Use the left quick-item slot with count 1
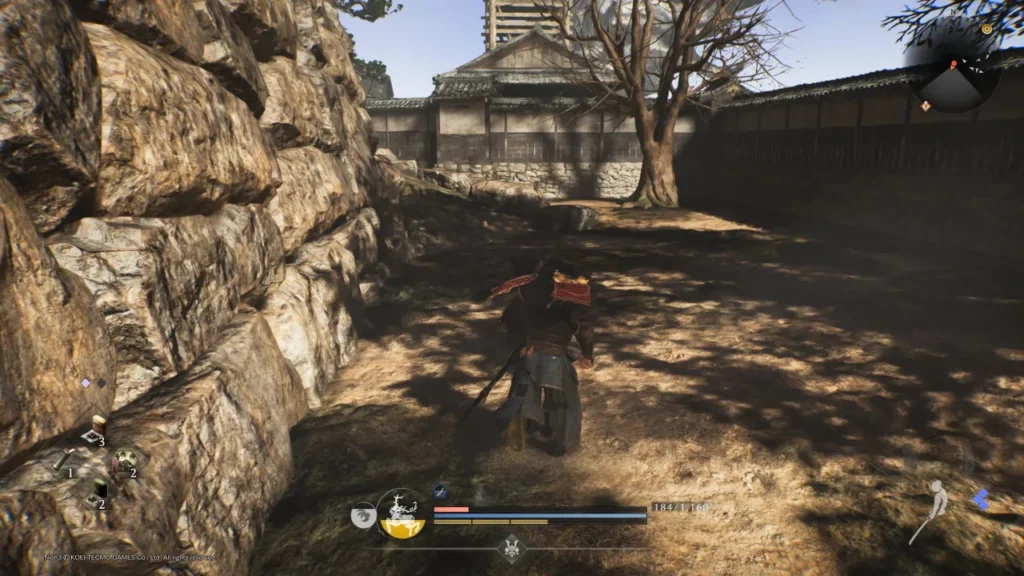Screen dimensions: 1024x576 tap(62, 459)
